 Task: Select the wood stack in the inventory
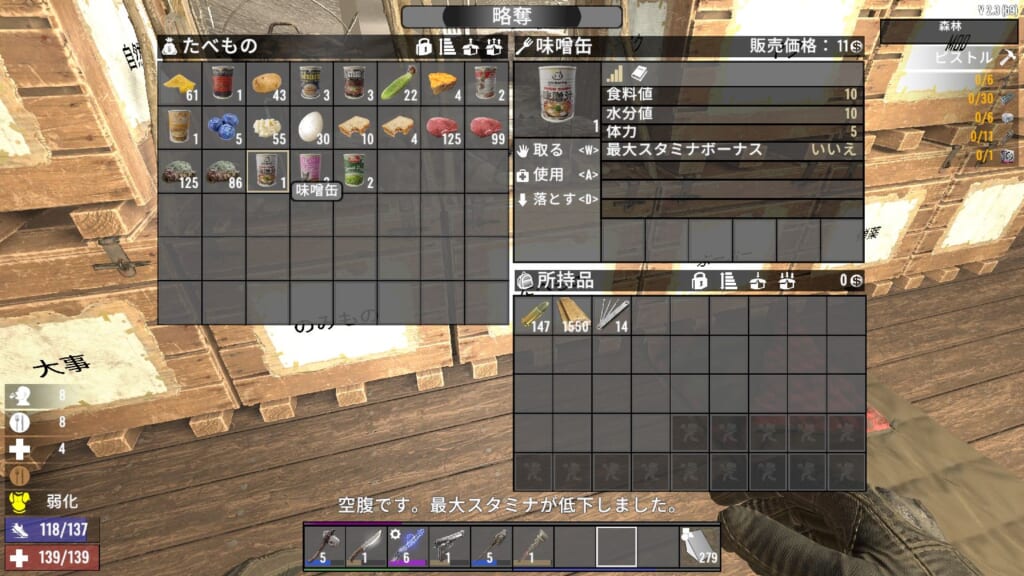pyautogui.click(x=573, y=314)
